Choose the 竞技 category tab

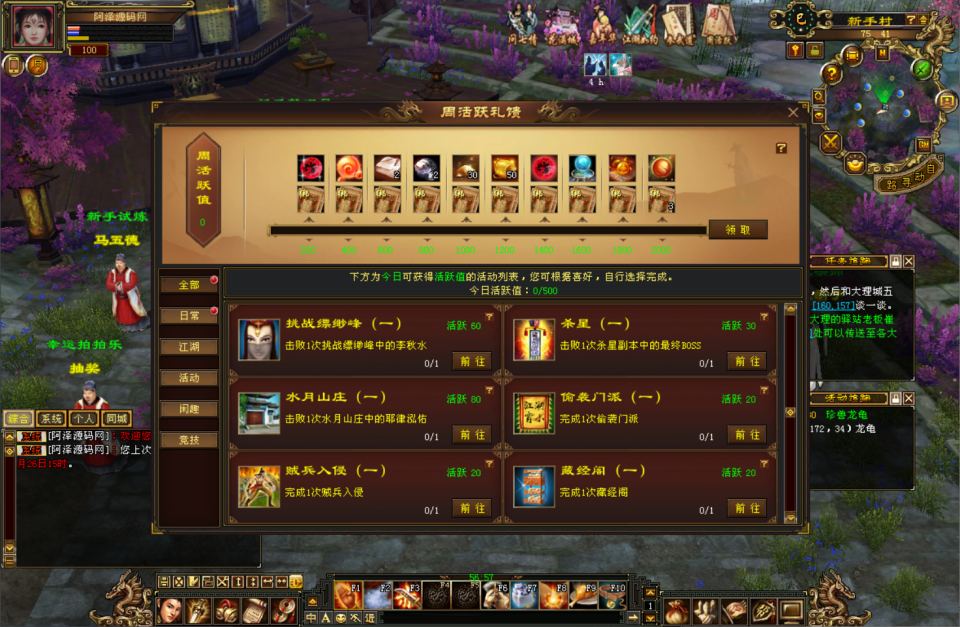188,440
